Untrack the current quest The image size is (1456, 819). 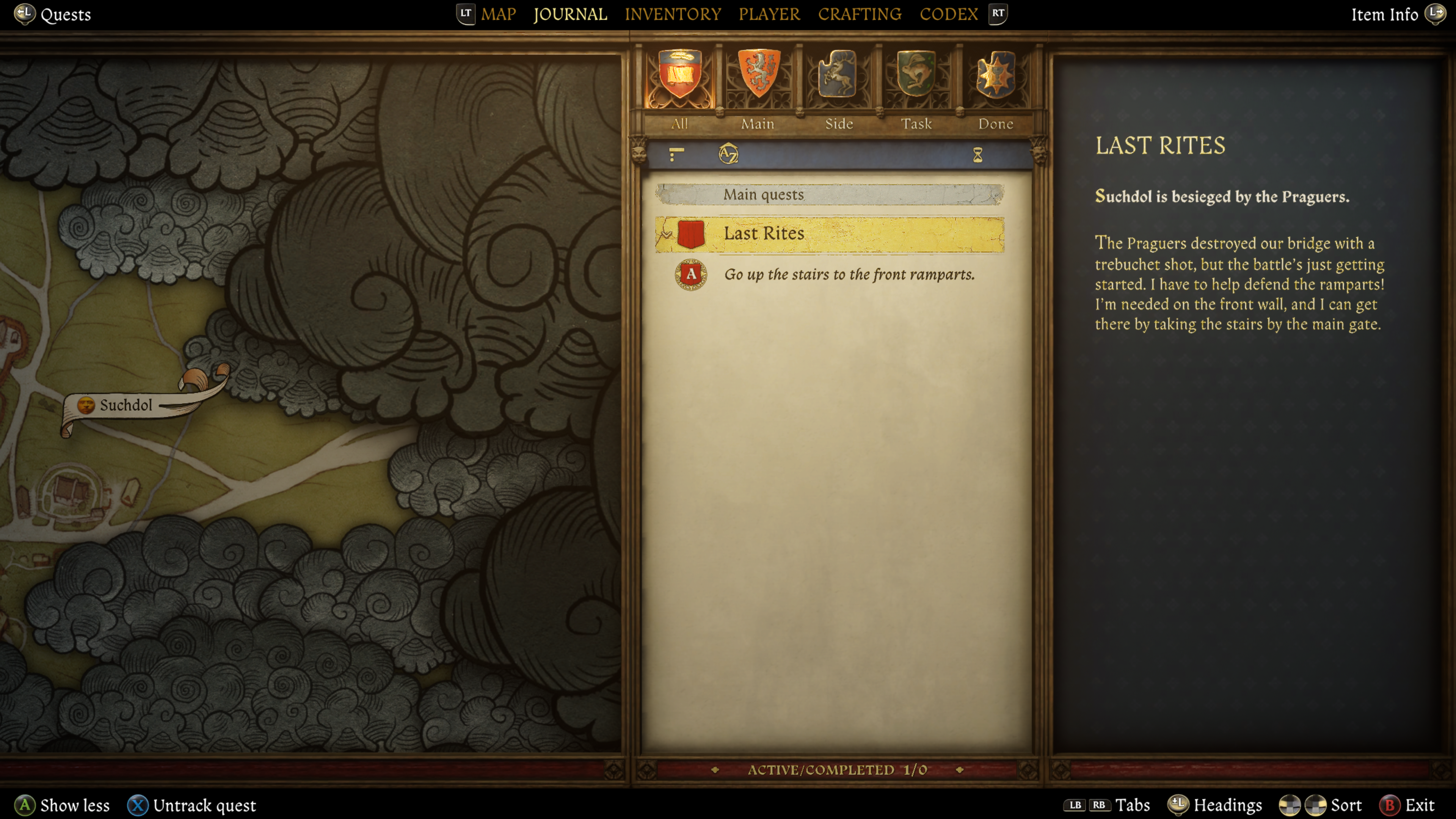point(192,805)
